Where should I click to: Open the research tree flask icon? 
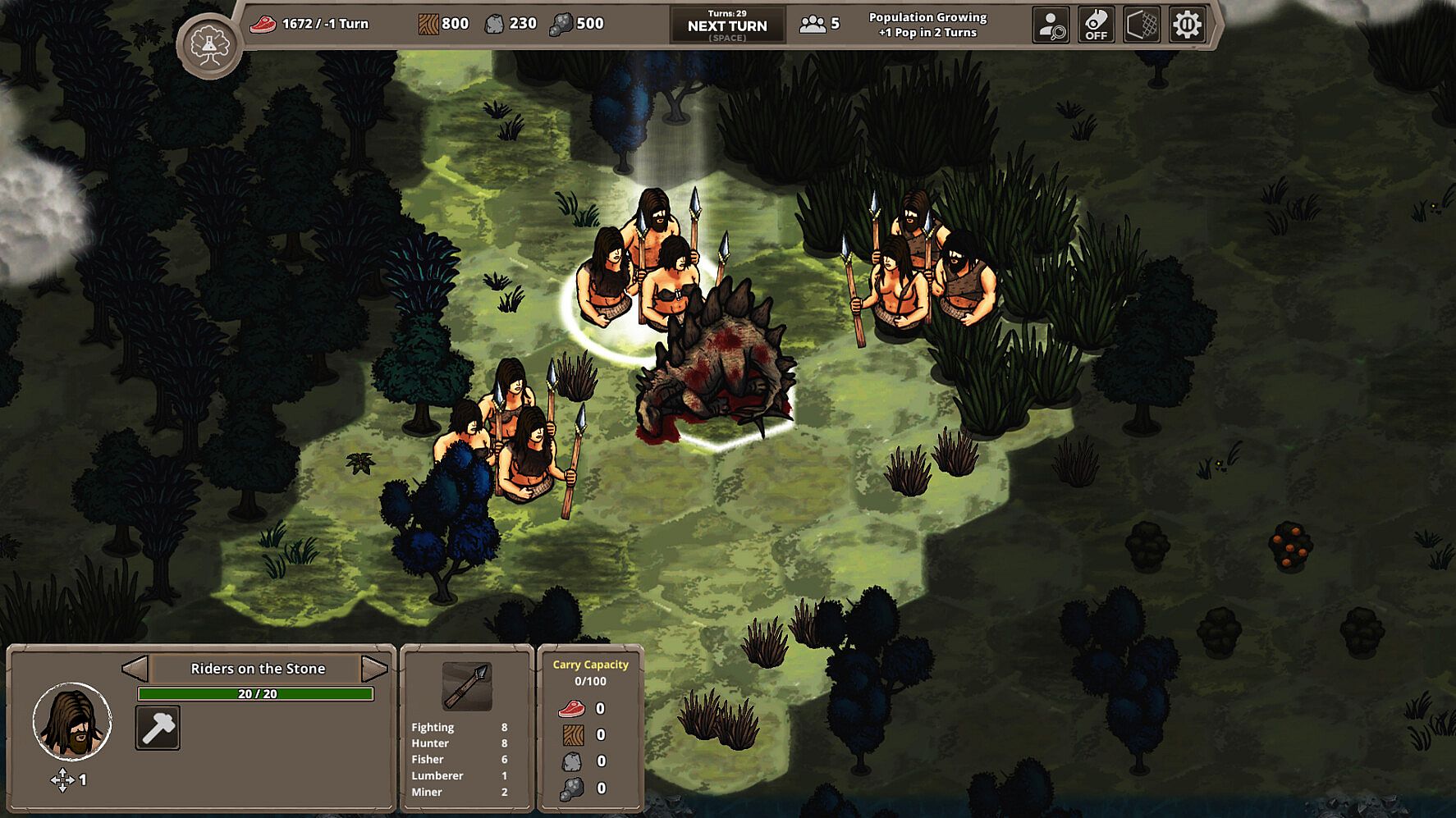click(209, 46)
